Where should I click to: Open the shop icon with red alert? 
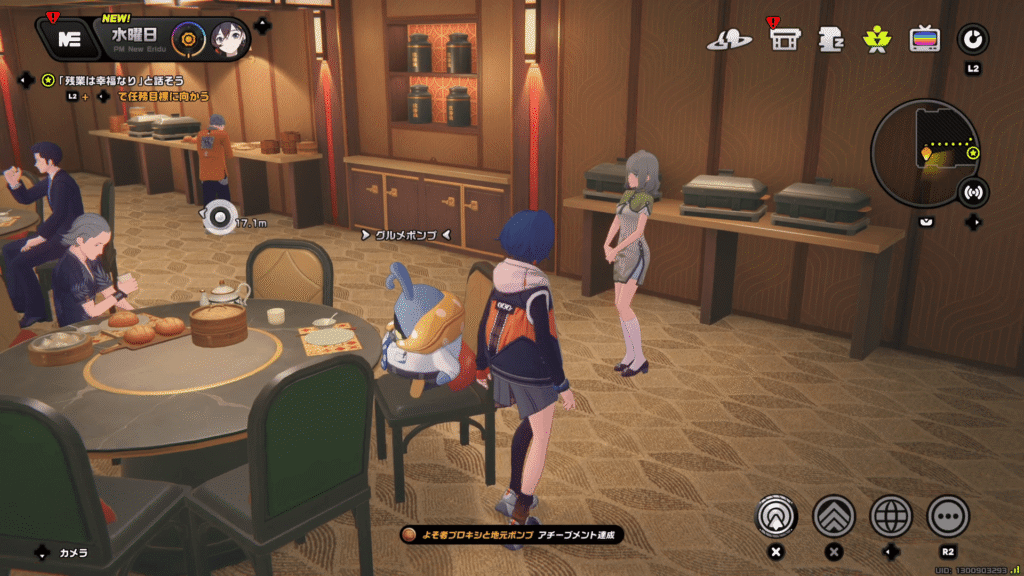pos(785,38)
